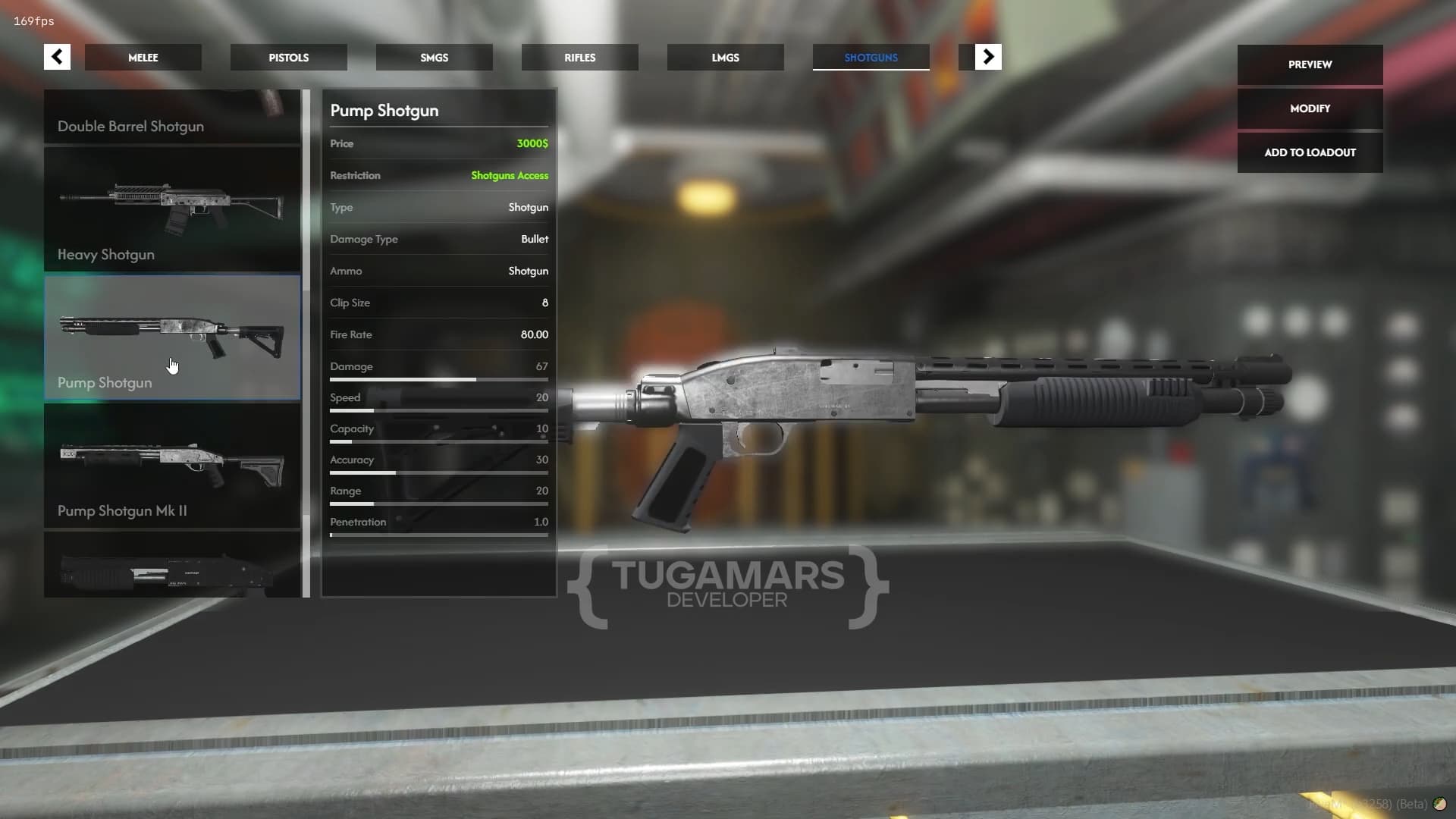Show next categories with right arrow

click(x=987, y=57)
